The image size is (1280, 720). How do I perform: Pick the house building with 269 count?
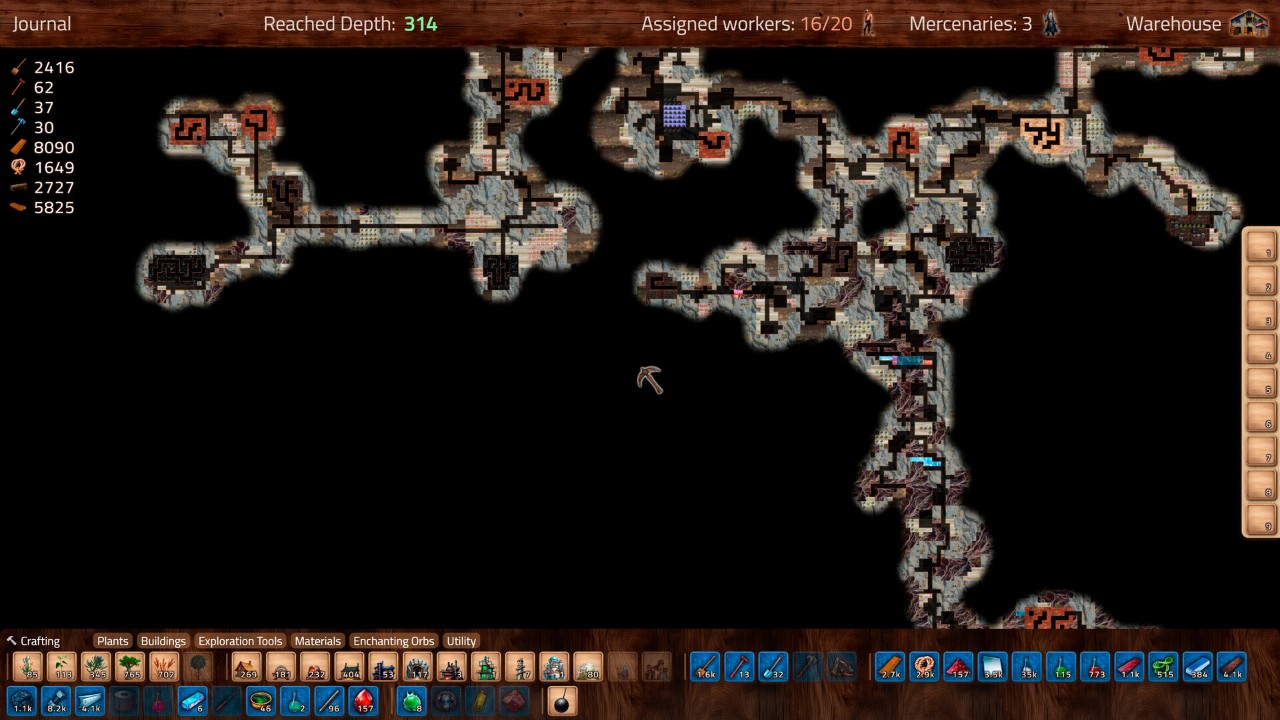click(246, 667)
